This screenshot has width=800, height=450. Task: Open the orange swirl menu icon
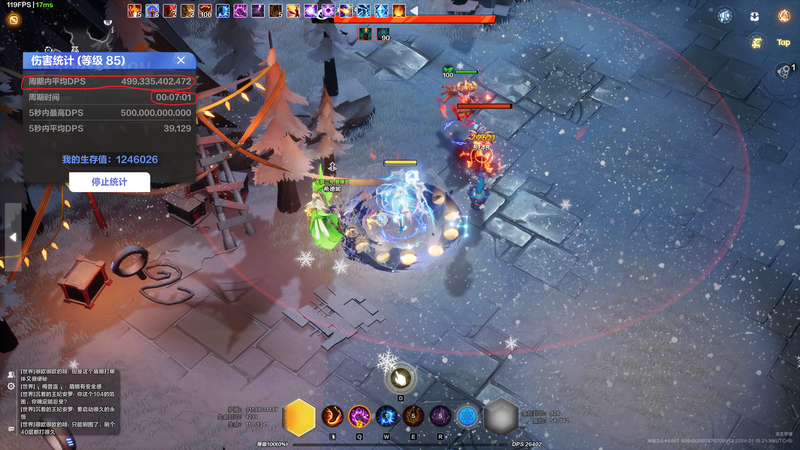click(15, 19)
